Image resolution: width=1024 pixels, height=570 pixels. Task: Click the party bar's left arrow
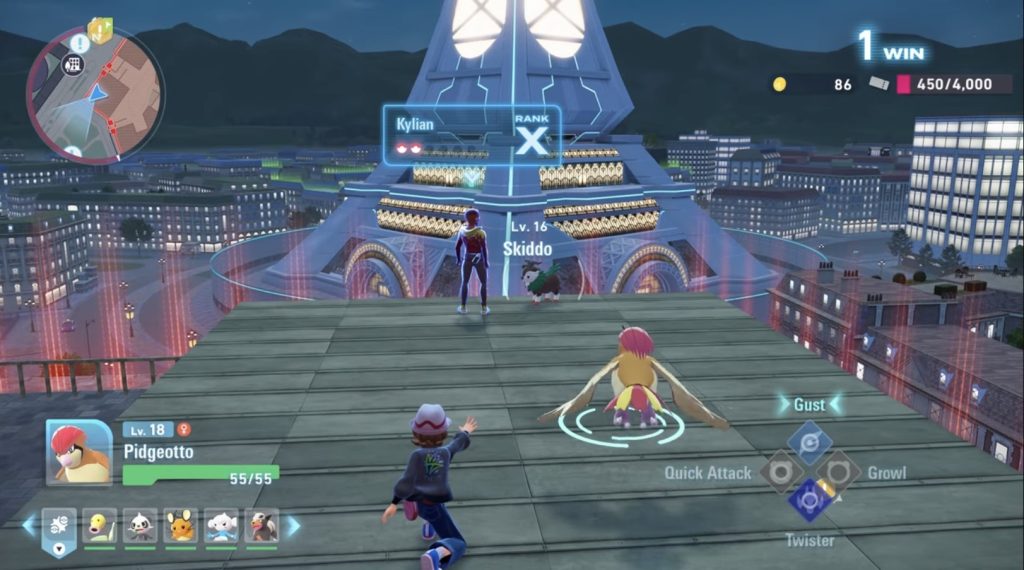click(29, 525)
